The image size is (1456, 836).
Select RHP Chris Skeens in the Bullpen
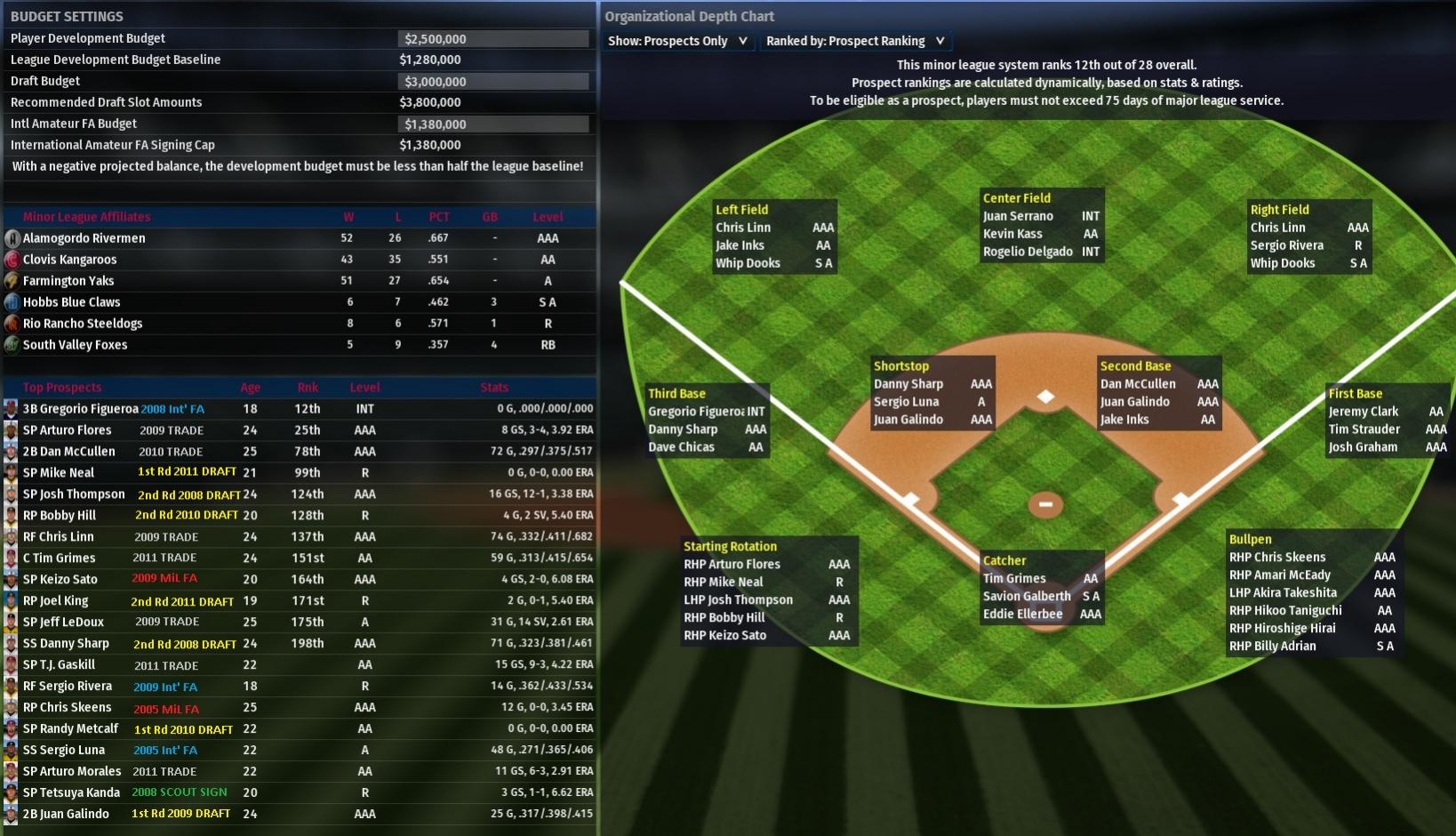tap(1276, 558)
